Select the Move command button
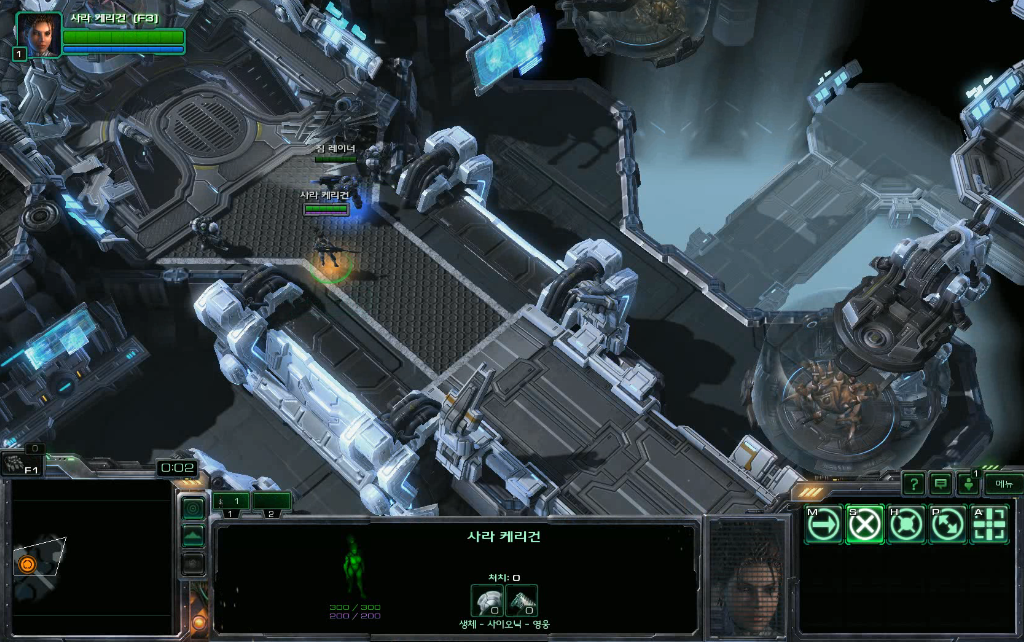Screen dimensions: 1024x642 (824, 525)
